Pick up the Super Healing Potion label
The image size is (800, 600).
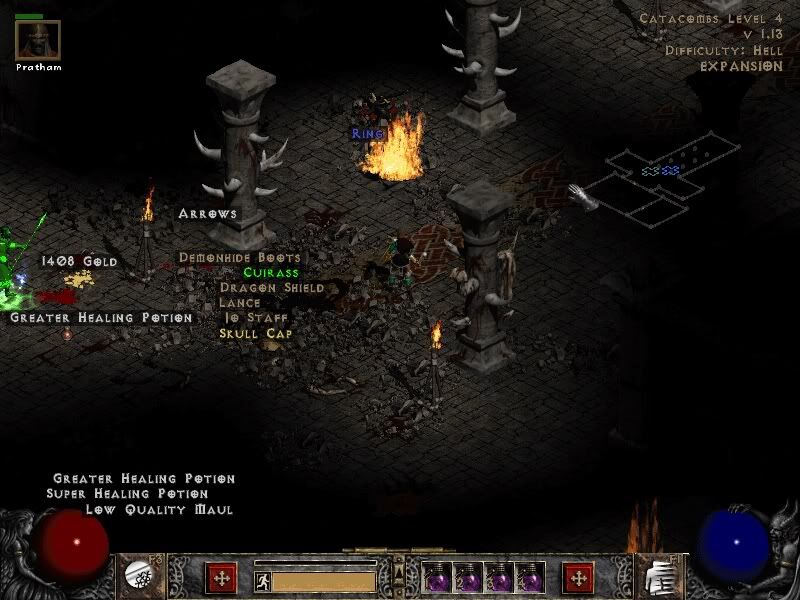pyautogui.click(x=127, y=493)
